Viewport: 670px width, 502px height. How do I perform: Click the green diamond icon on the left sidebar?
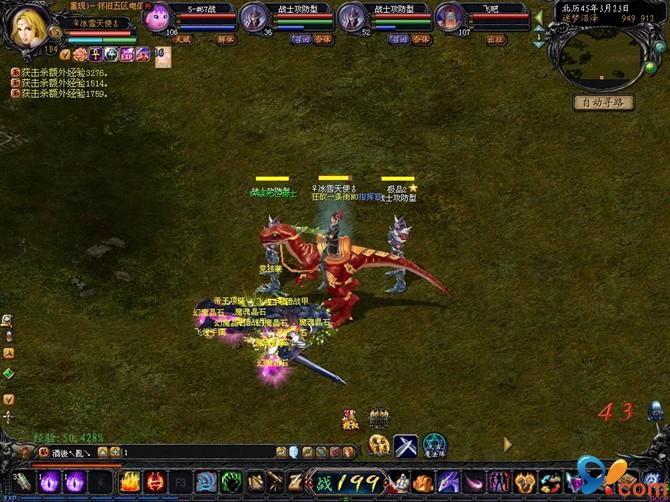[8, 374]
